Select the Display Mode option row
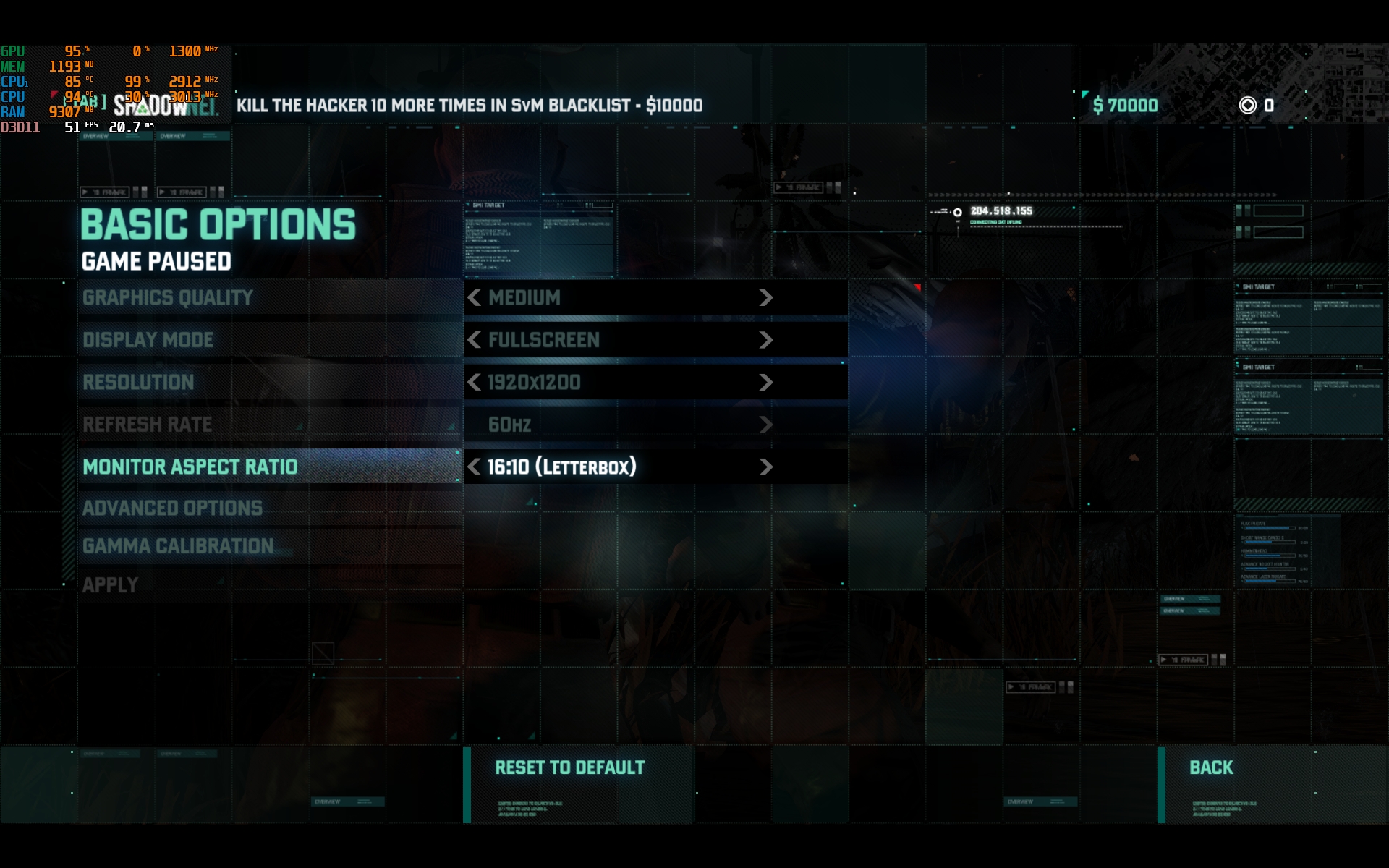This screenshot has height=868, width=1389. (148, 340)
